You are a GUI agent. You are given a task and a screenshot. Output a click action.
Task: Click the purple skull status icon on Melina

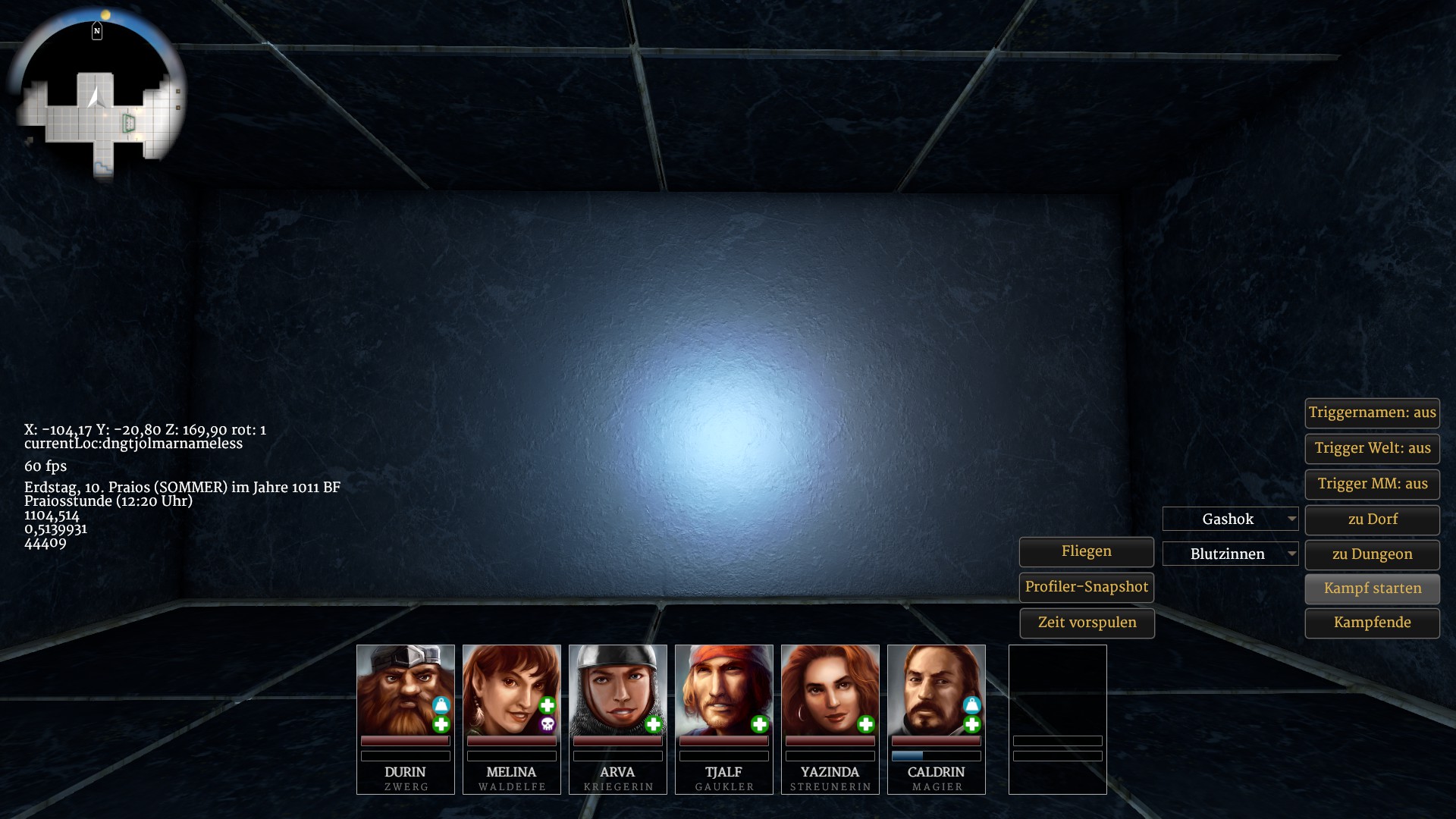click(x=547, y=725)
